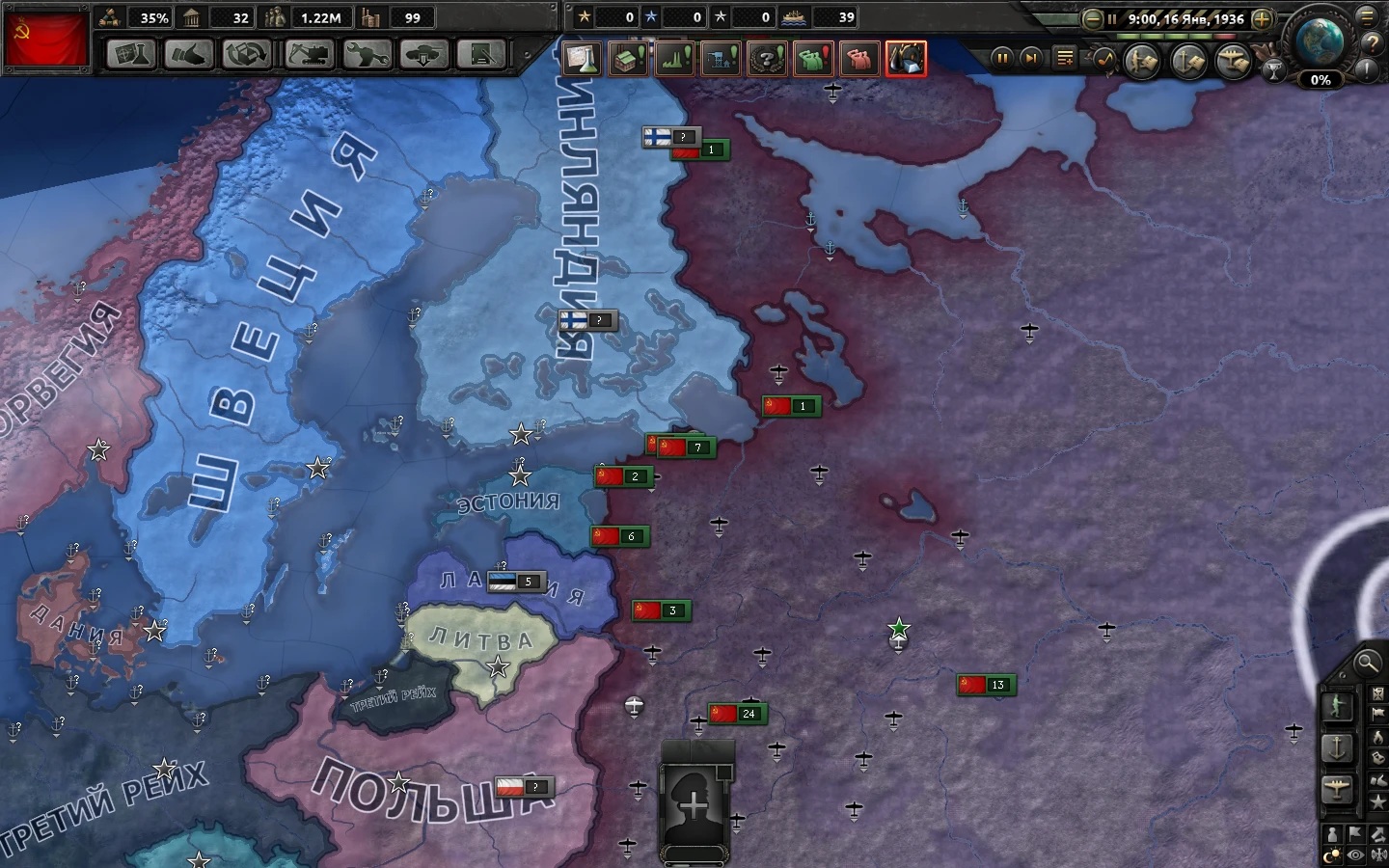Click the Soviet Union flag
Viewport: 1389px width, 868px height.
coord(46,39)
